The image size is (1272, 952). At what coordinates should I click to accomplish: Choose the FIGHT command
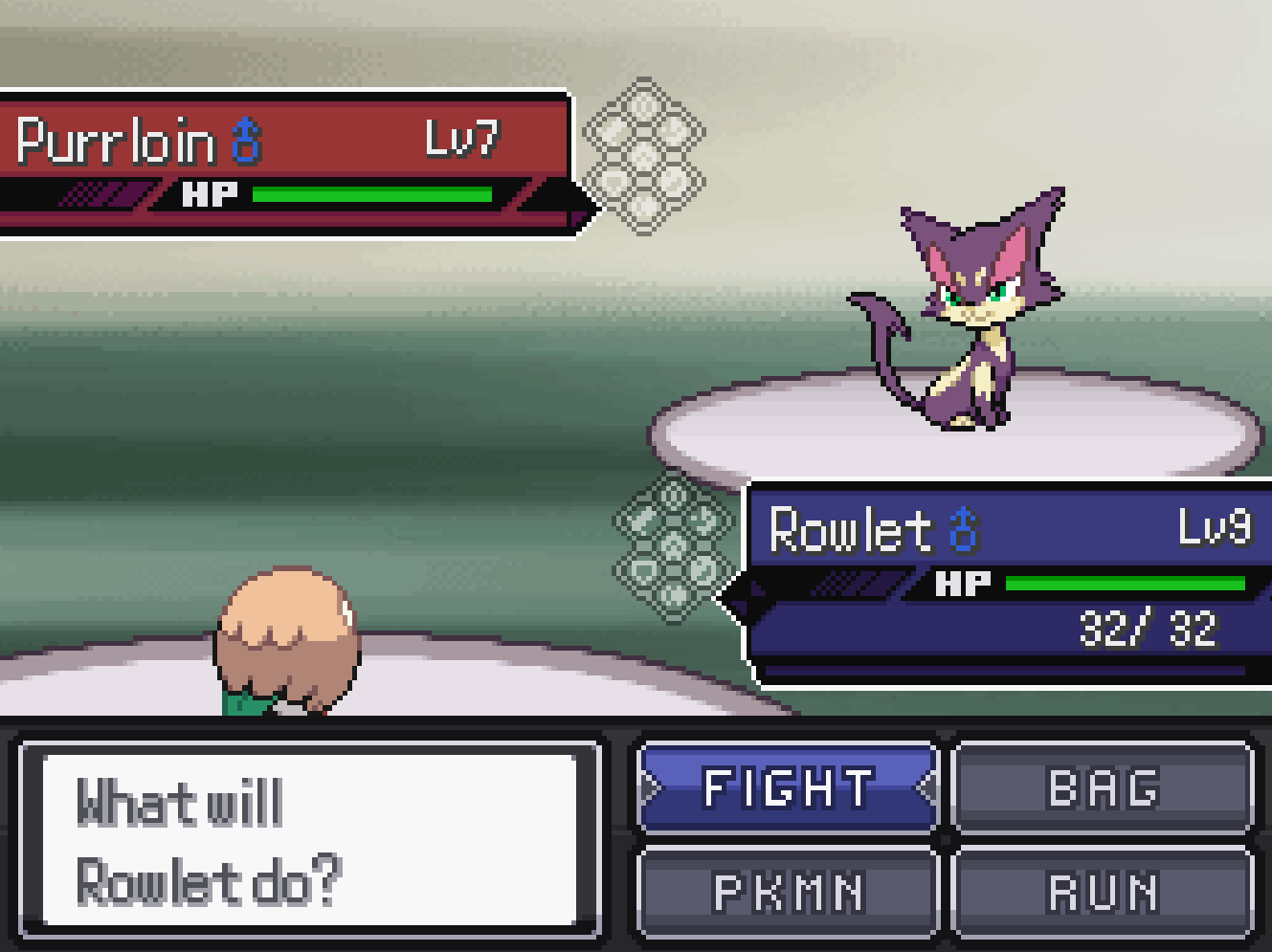pos(788,787)
